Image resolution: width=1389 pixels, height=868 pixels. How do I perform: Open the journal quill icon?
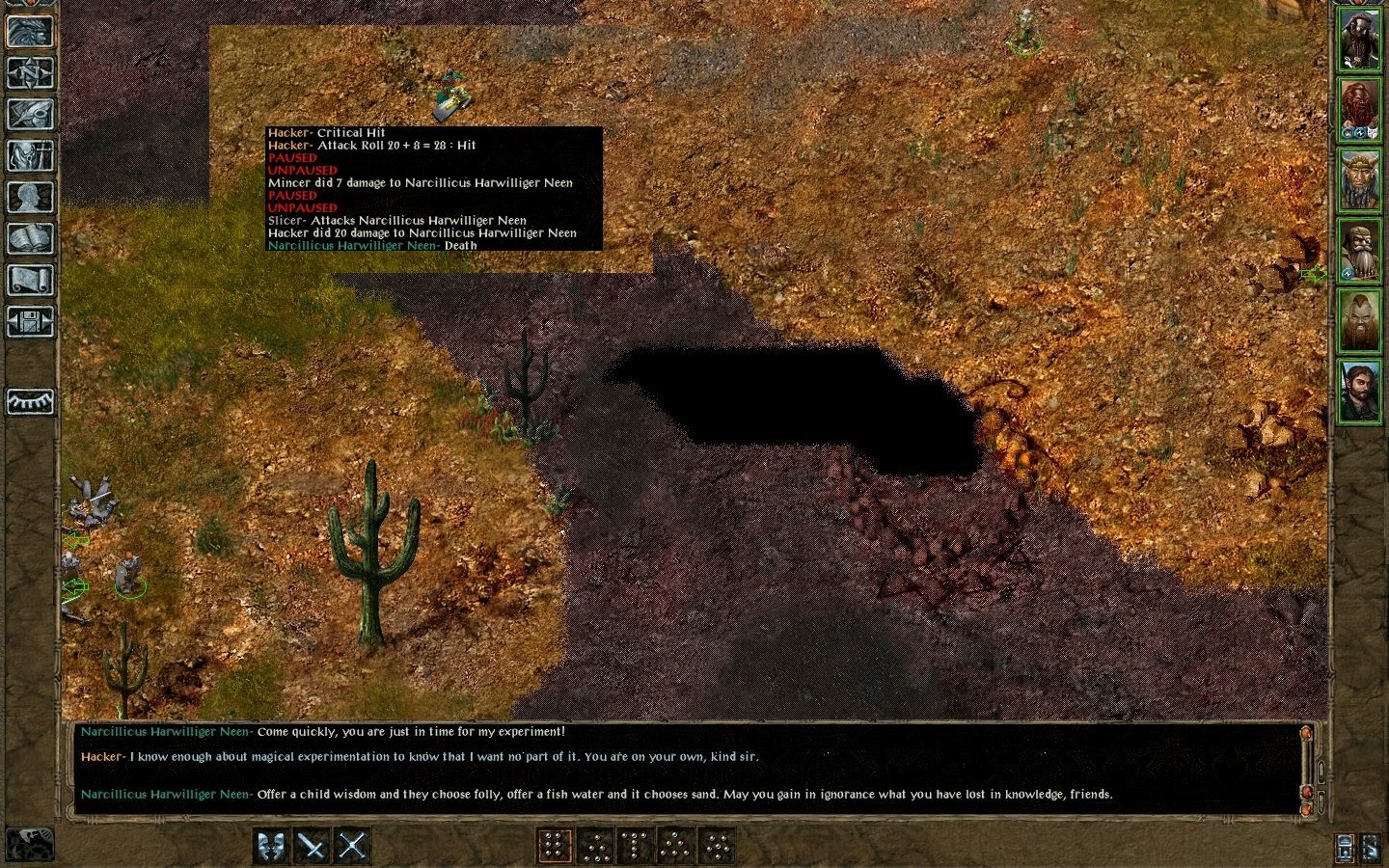click(x=30, y=114)
